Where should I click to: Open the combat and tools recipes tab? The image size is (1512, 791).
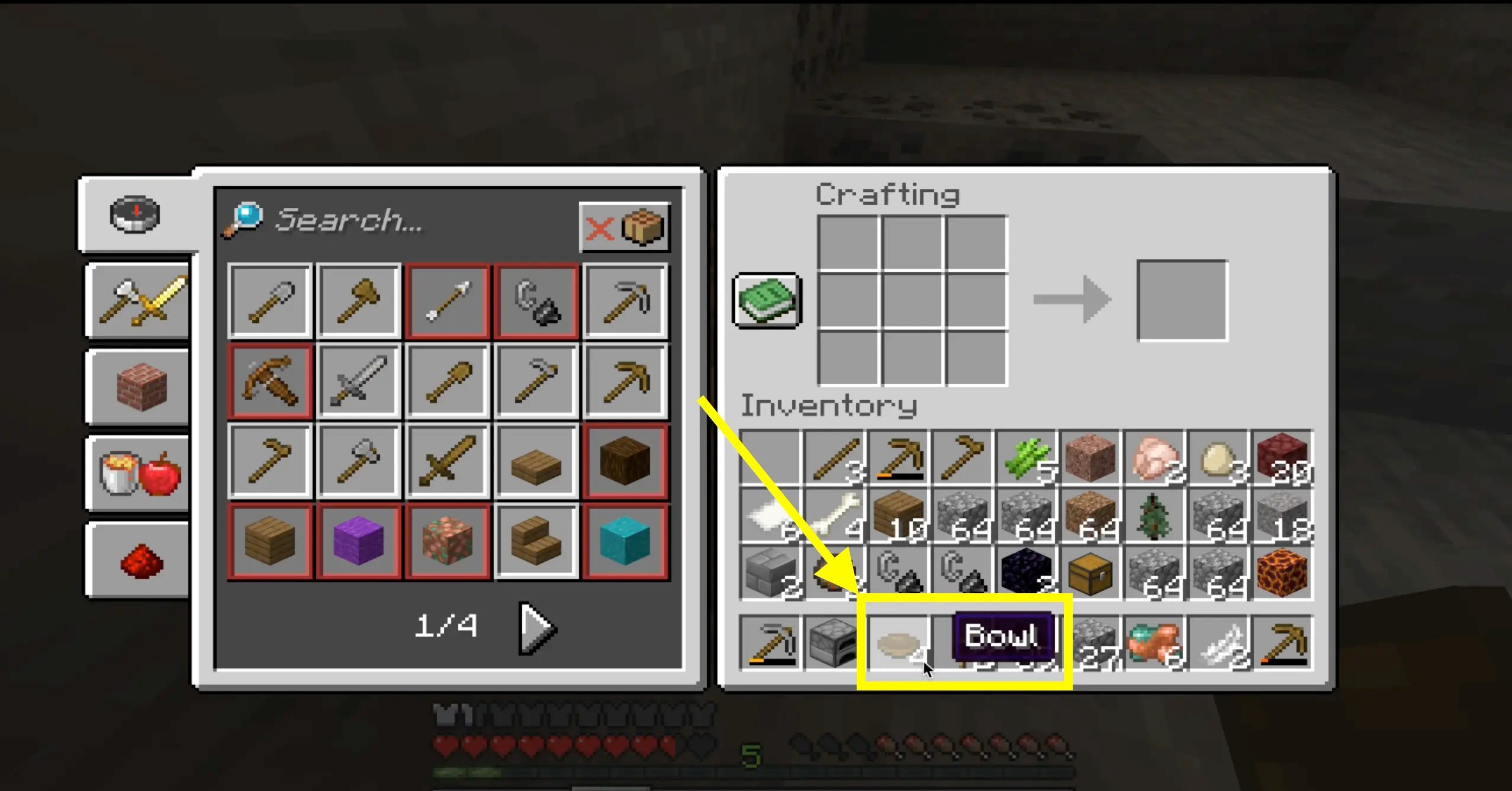pyautogui.click(x=136, y=302)
